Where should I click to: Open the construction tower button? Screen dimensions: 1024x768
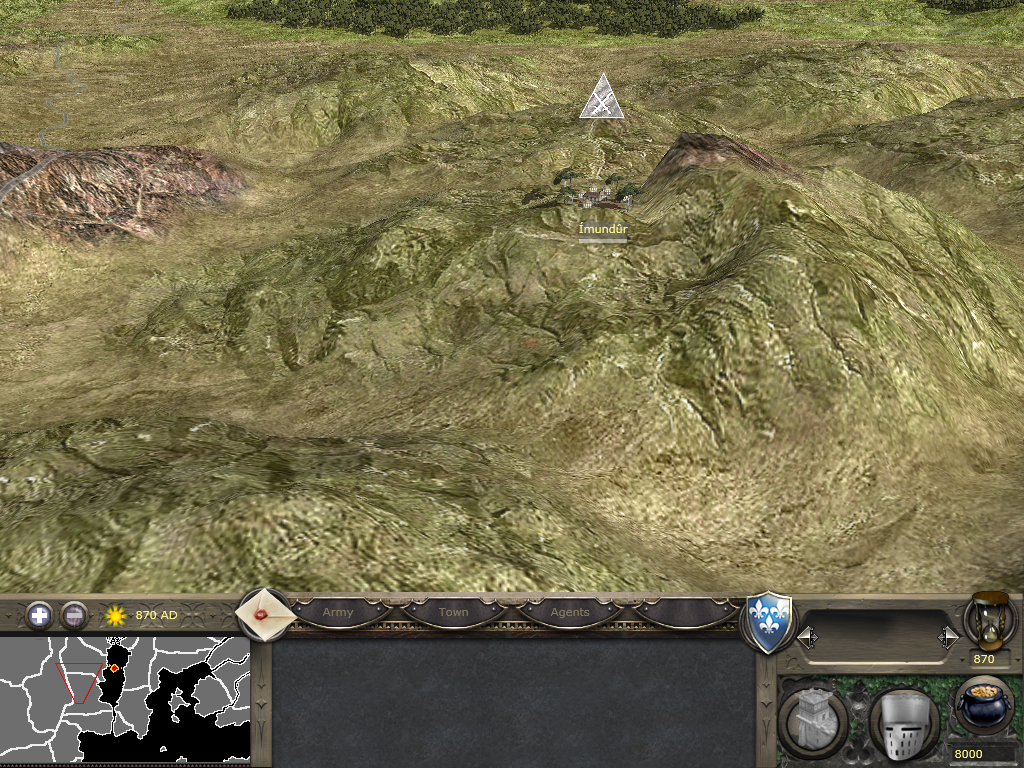click(x=813, y=719)
